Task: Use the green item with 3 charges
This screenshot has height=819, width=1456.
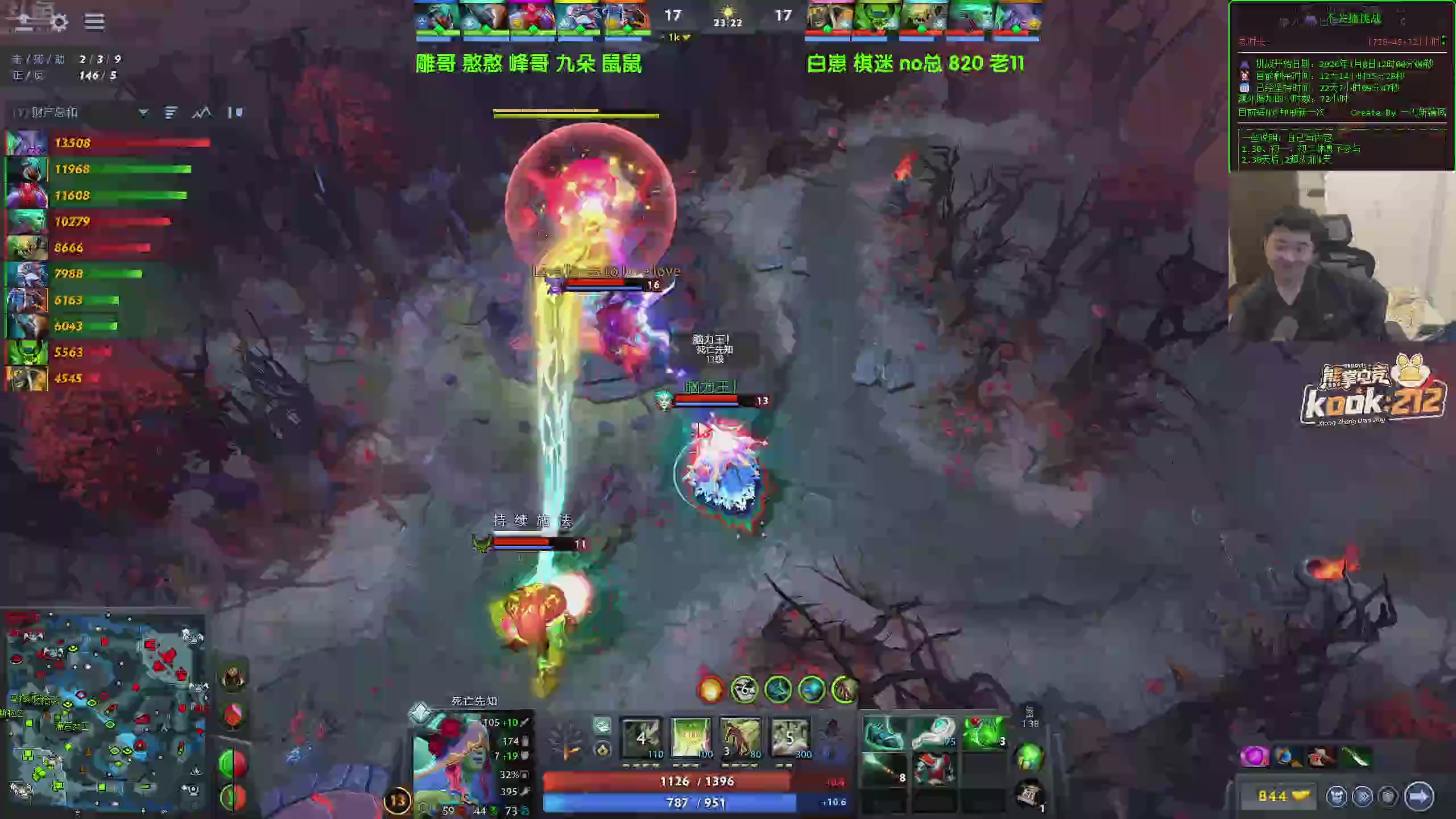Action: coord(985,734)
